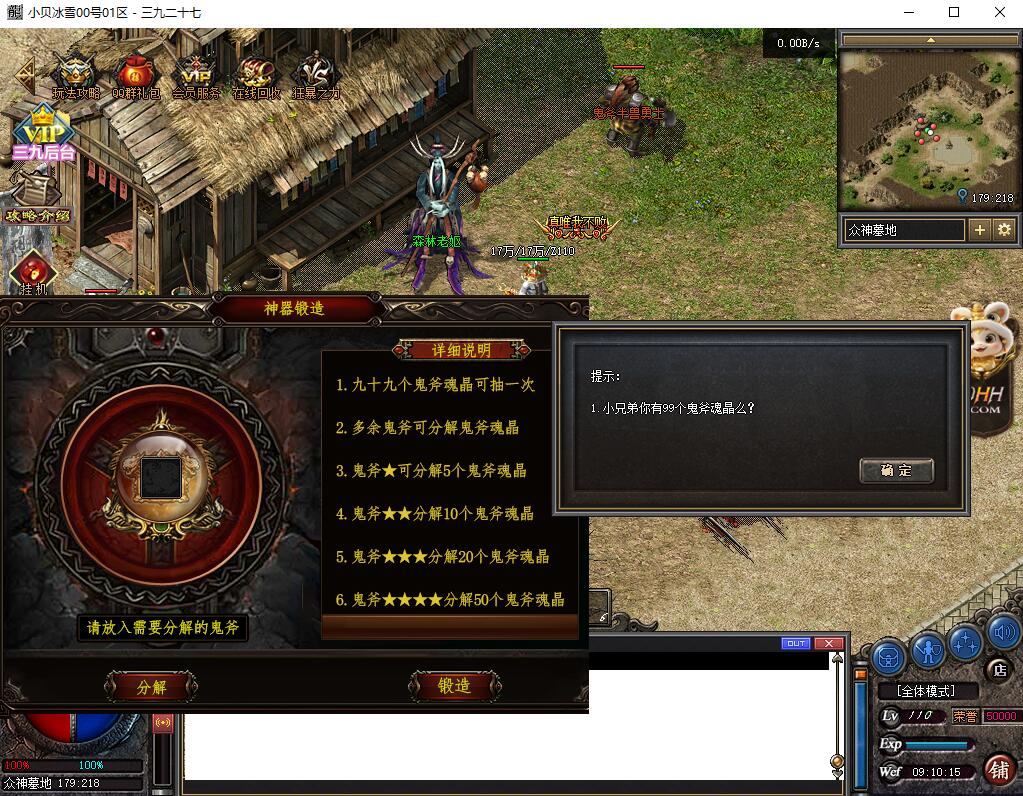Collapse the top icon bar arrow

tap(24, 73)
